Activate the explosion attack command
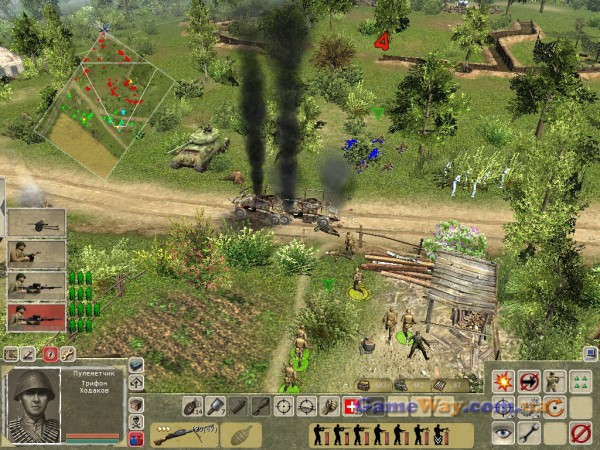Screen dimensions: 600x450 (x=503, y=381)
